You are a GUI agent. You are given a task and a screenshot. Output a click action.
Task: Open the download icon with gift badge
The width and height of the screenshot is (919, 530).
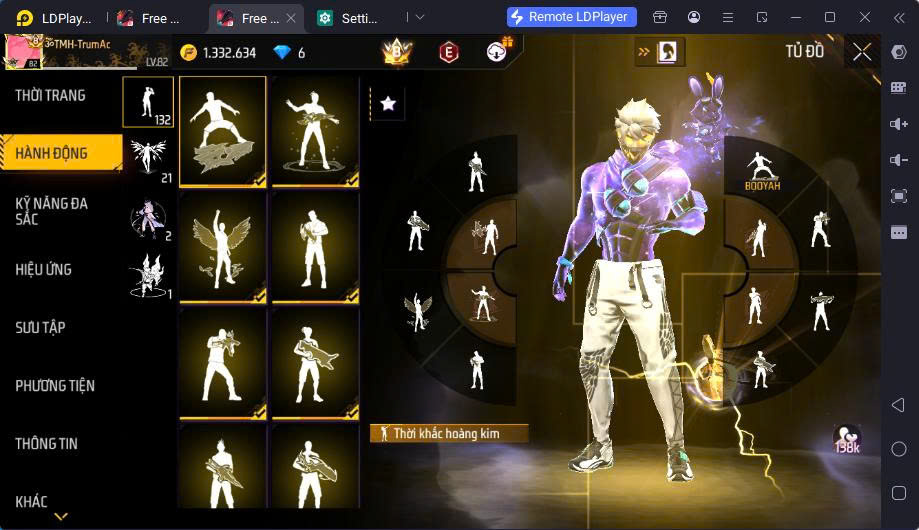pyautogui.click(x=497, y=52)
